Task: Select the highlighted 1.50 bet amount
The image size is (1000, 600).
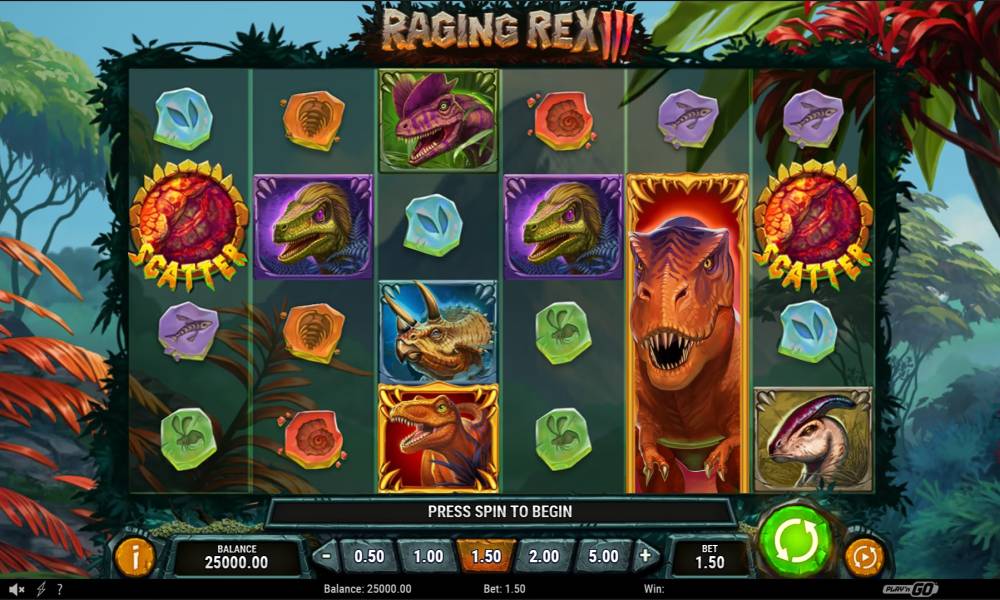Action: [486, 556]
